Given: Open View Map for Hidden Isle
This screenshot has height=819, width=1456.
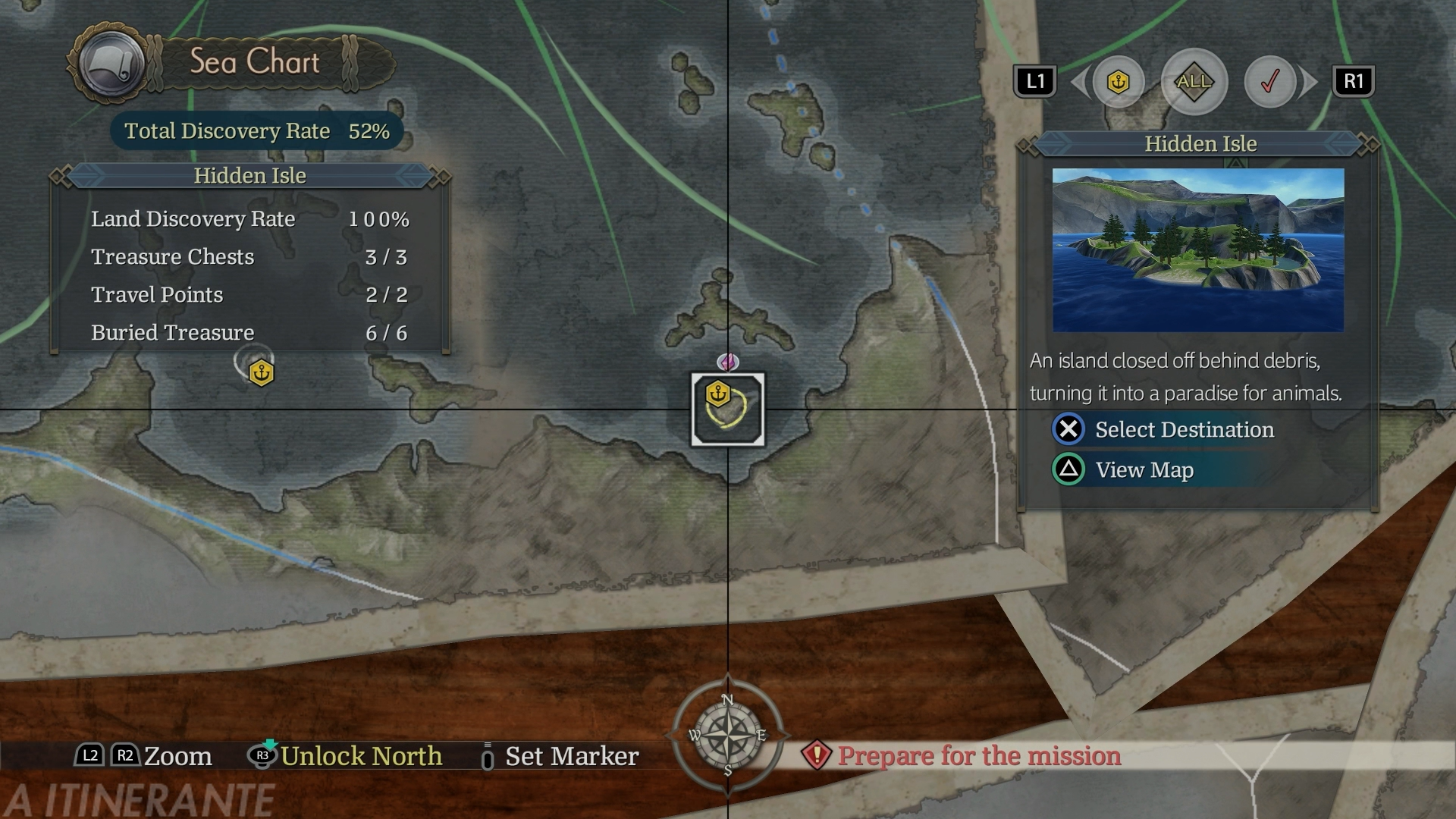Looking at the screenshot, I should coord(1144,470).
